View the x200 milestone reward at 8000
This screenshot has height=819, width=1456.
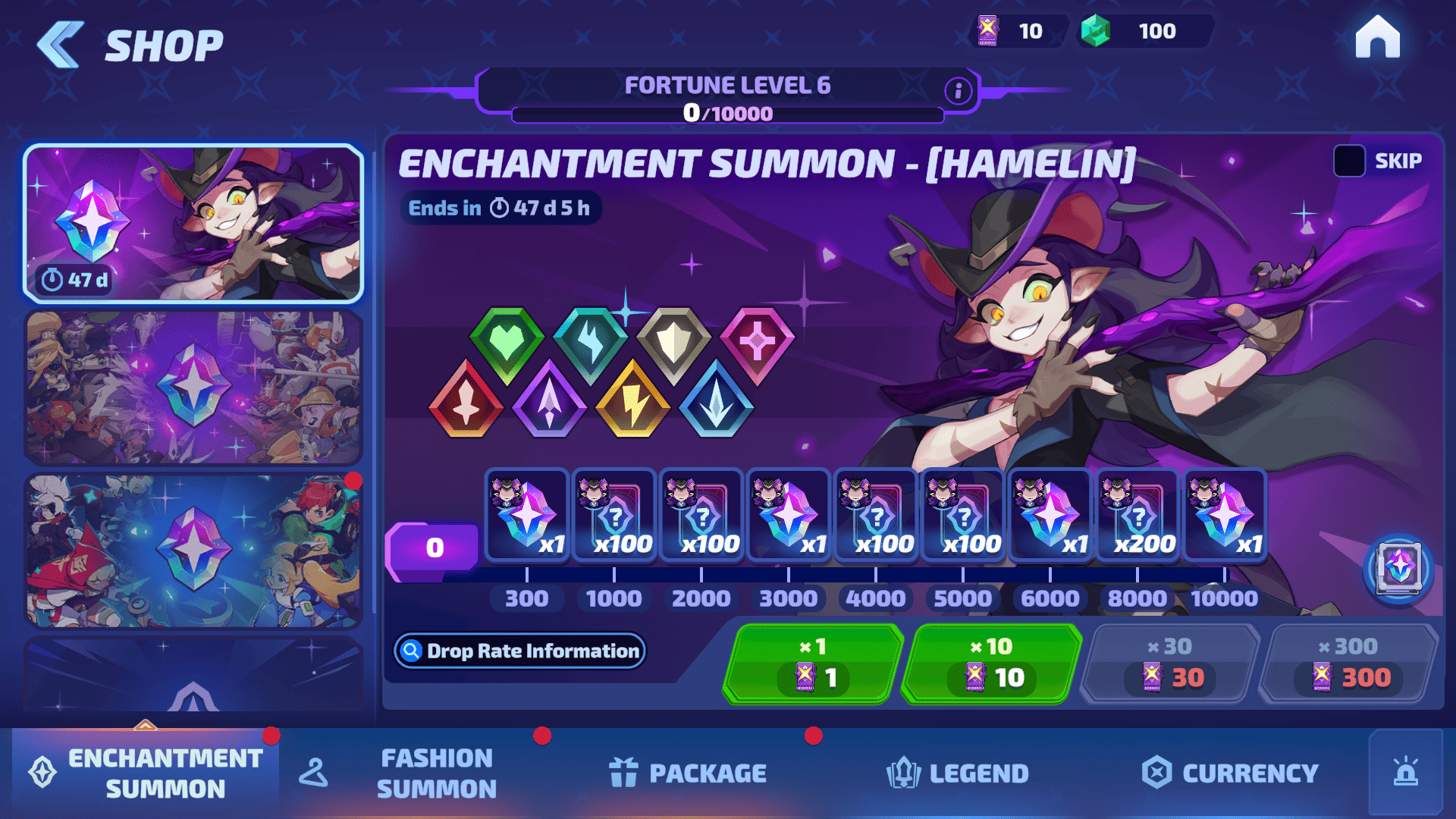click(1137, 516)
